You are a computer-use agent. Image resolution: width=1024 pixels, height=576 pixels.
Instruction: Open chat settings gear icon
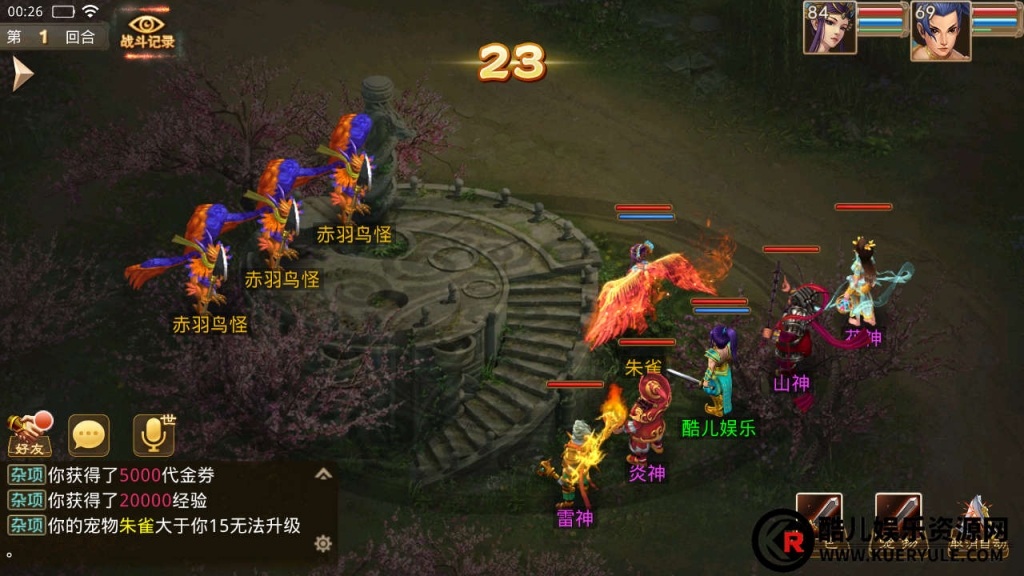click(x=323, y=543)
